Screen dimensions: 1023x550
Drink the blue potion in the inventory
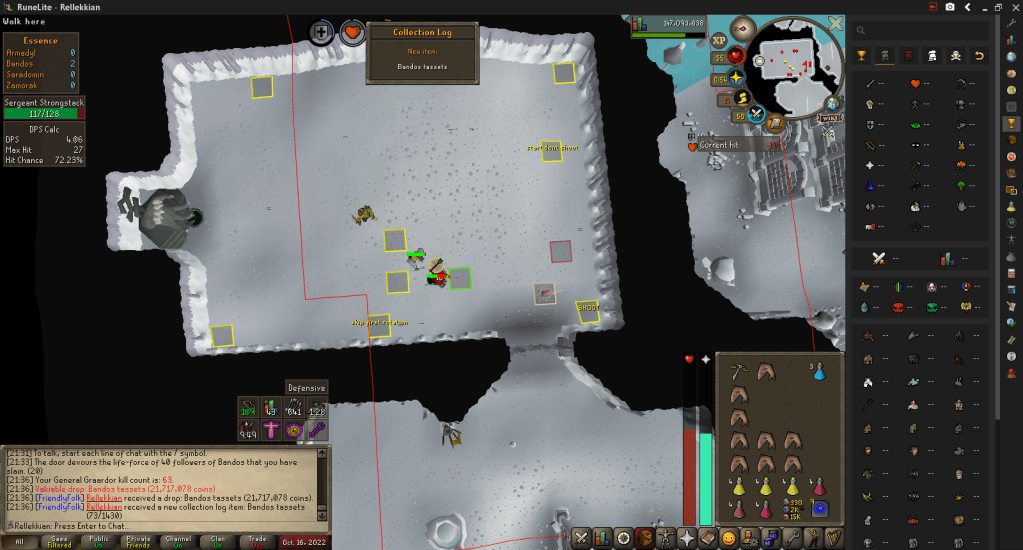click(819, 370)
